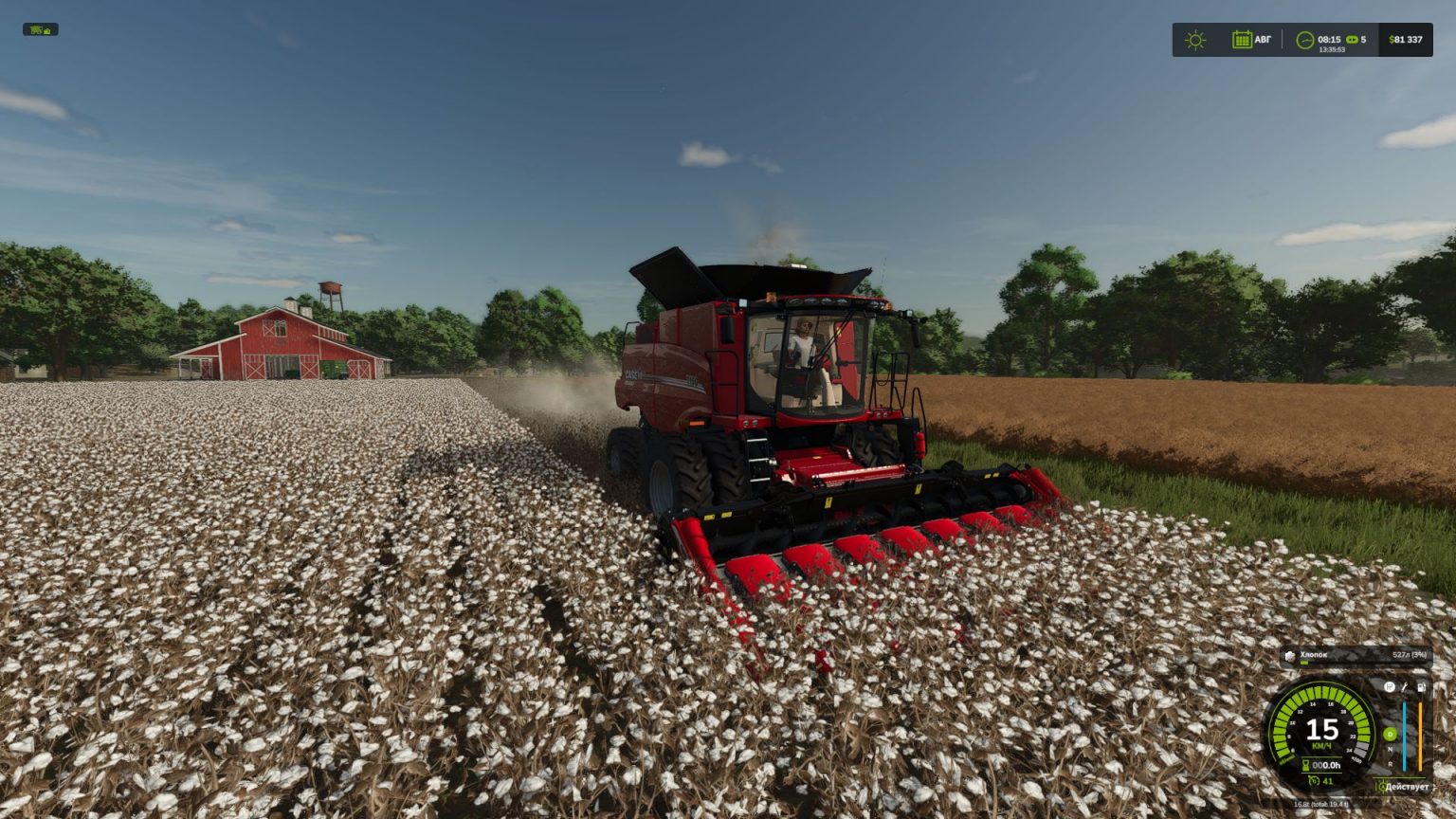Viewport: 1456px width, 819px height.
Task: Switch transmission to N neutral
Action: pos(1390,749)
